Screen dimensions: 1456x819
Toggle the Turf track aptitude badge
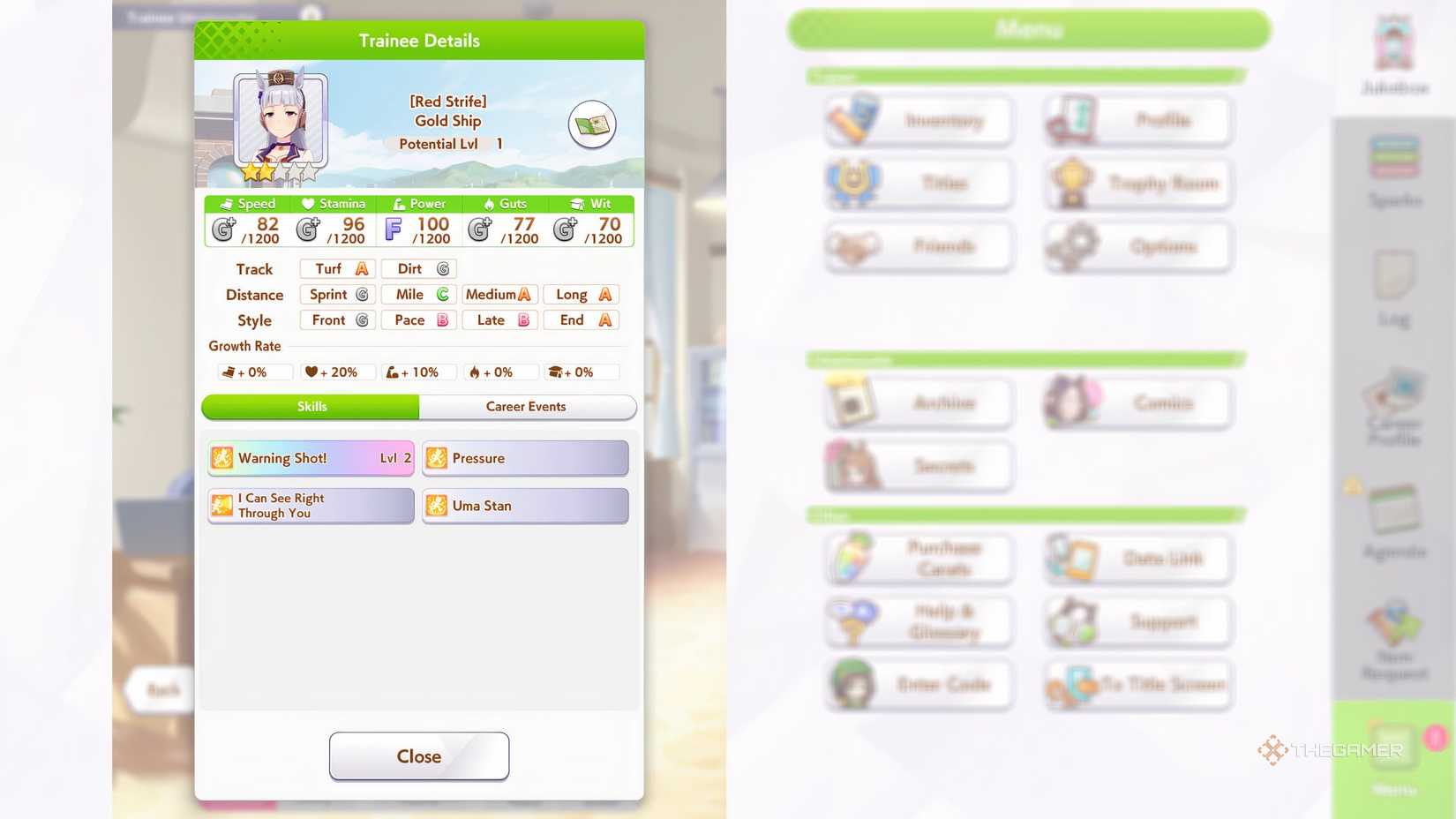[336, 268]
